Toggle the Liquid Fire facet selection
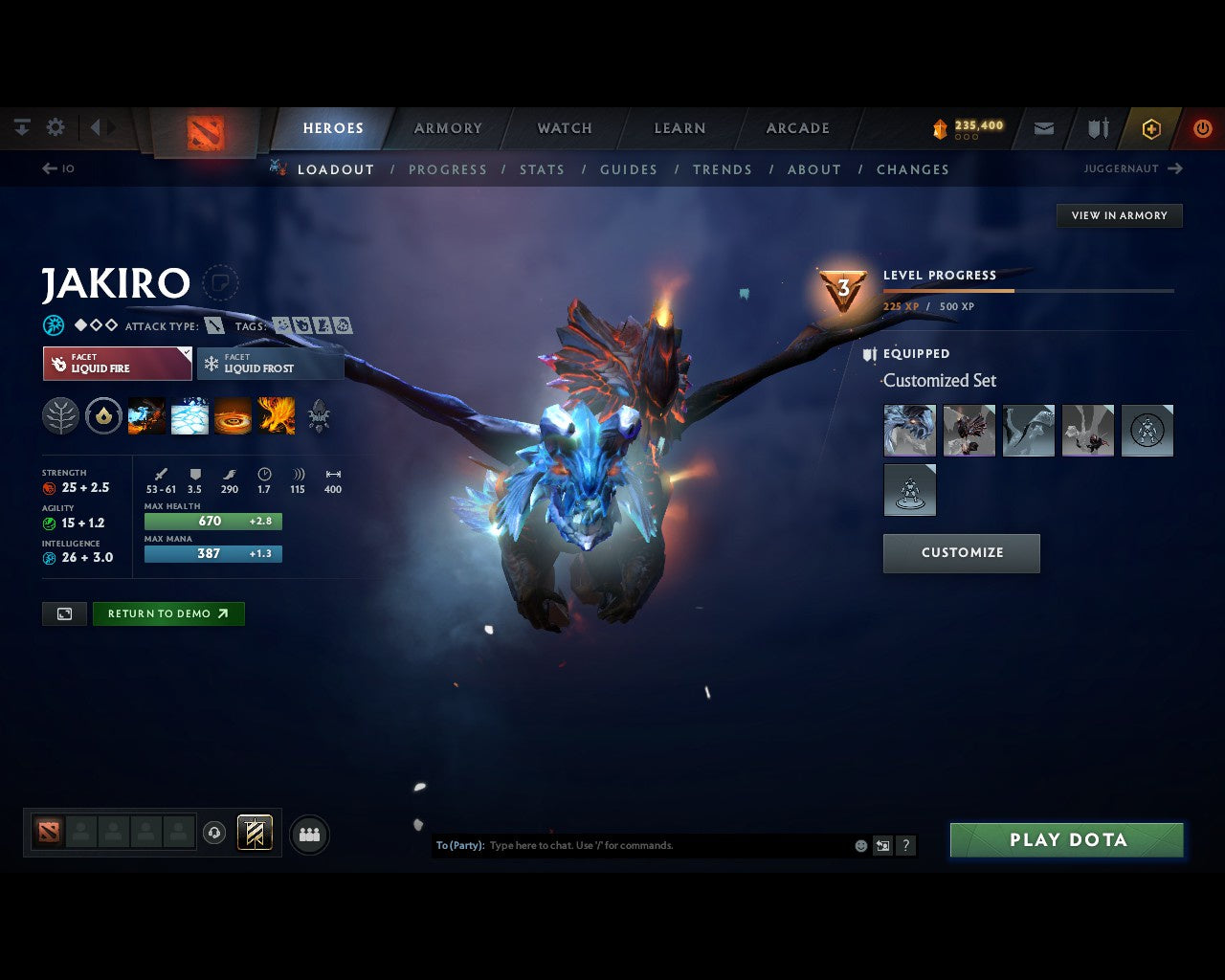1225x980 pixels. point(117,363)
